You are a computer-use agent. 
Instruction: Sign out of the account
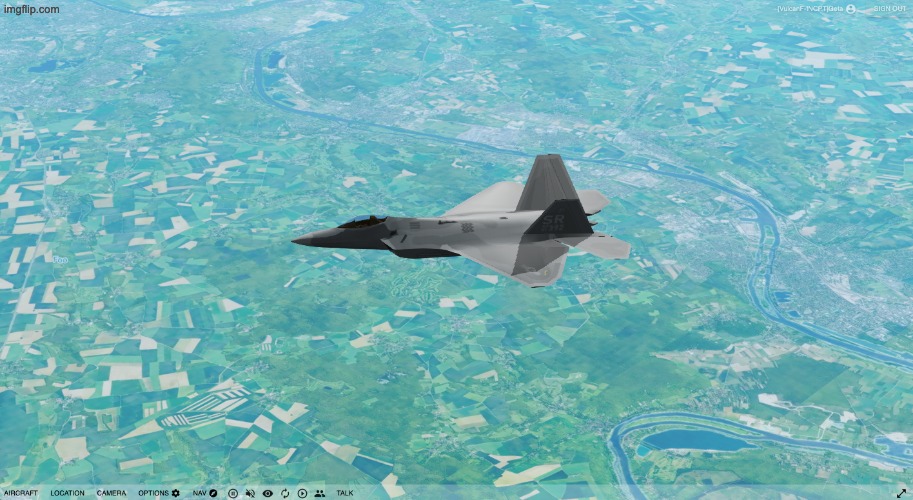tap(888, 9)
